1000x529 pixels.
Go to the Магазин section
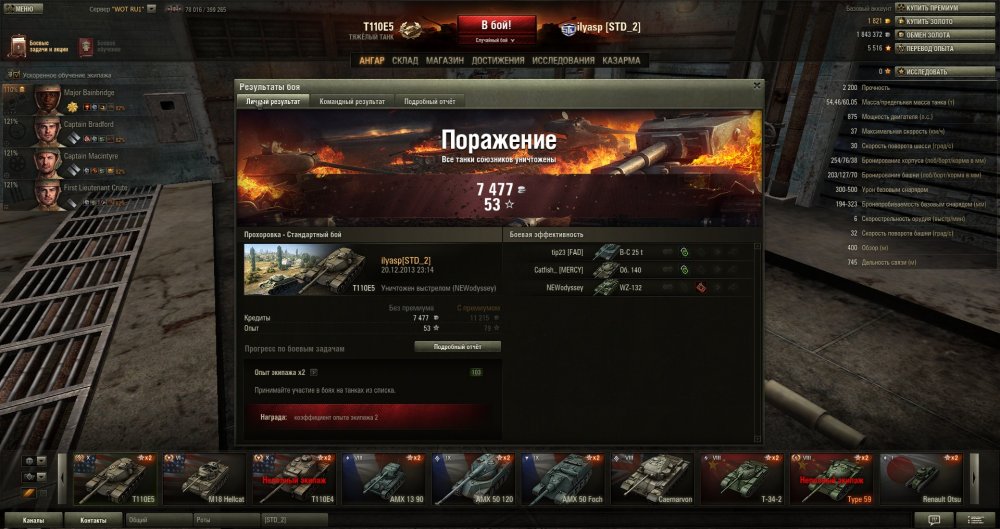[443, 60]
